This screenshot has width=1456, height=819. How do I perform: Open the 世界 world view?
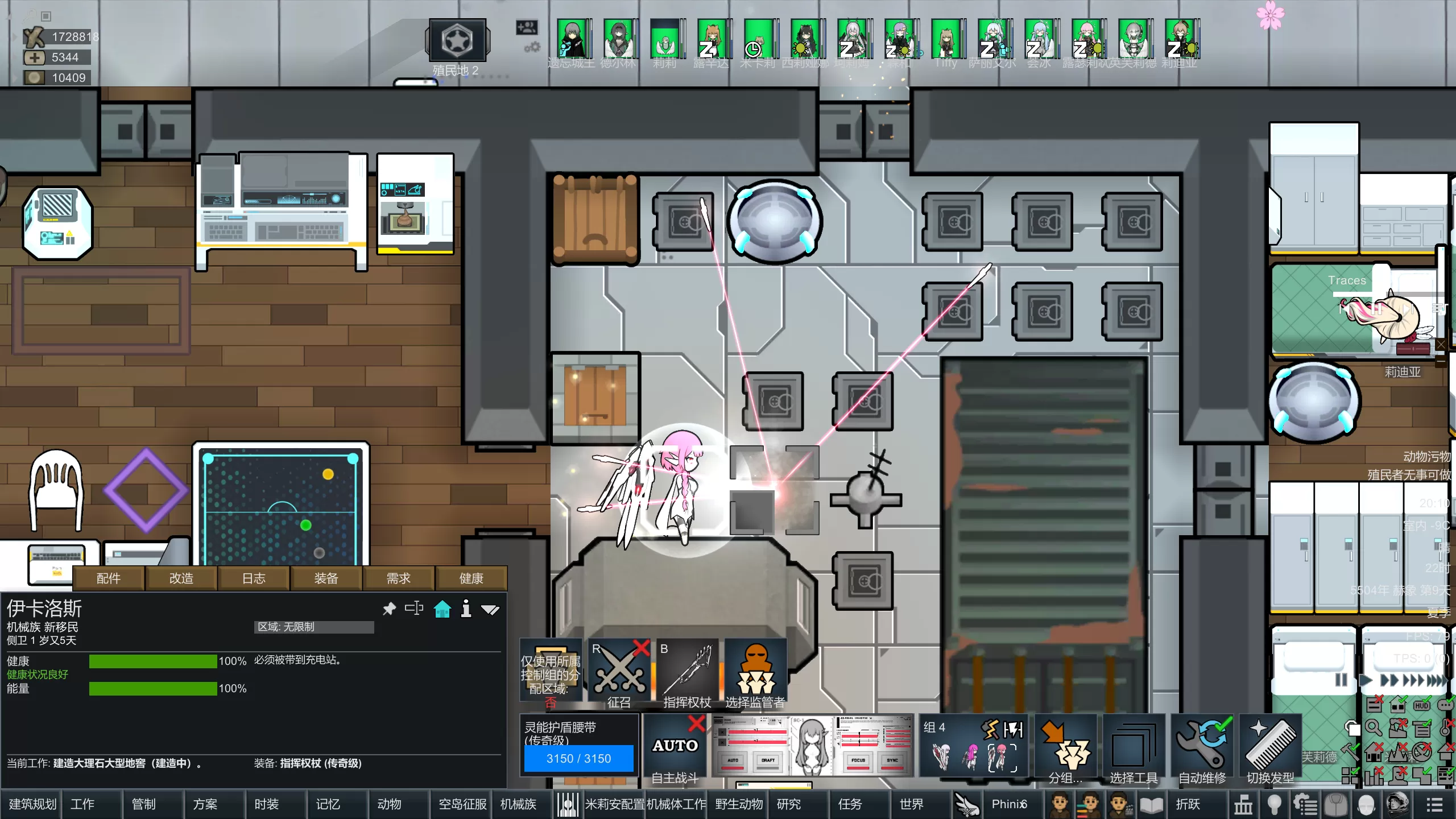911,804
